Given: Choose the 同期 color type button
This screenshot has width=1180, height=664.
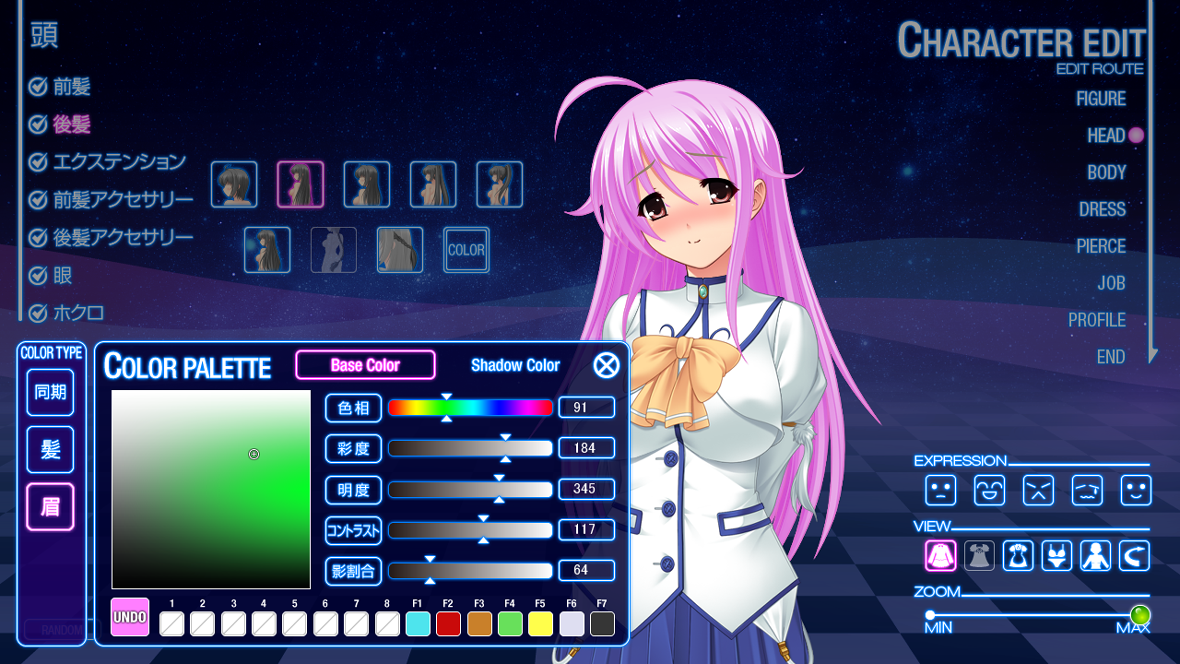Looking at the screenshot, I should pyautogui.click(x=50, y=392).
